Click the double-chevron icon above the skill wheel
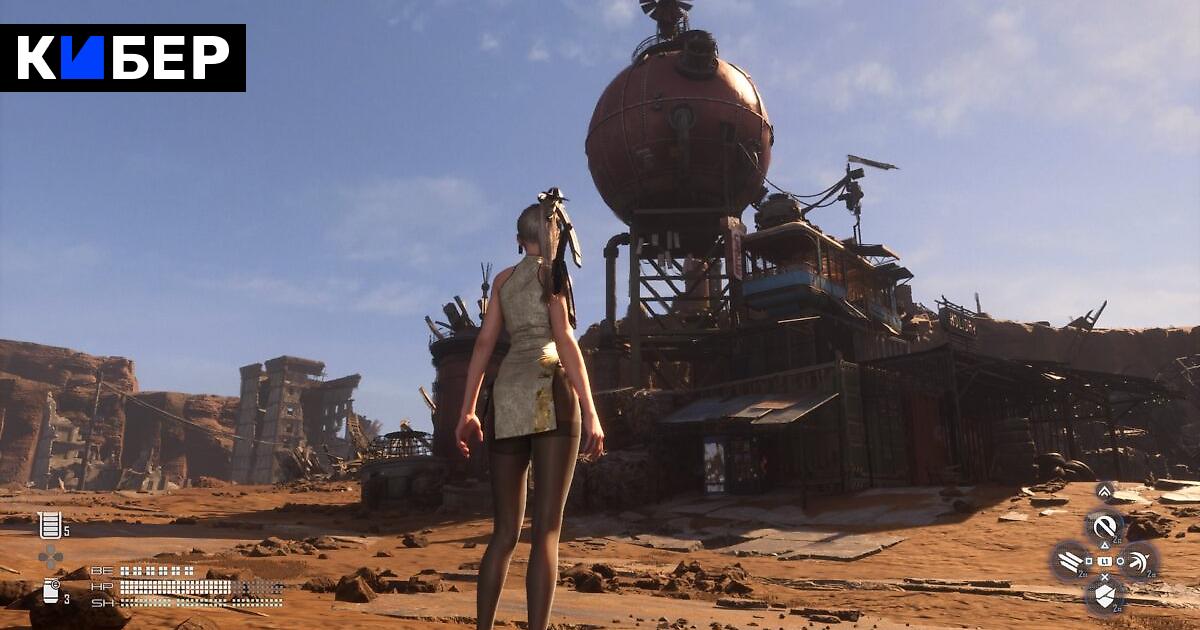 (1104, 490)
